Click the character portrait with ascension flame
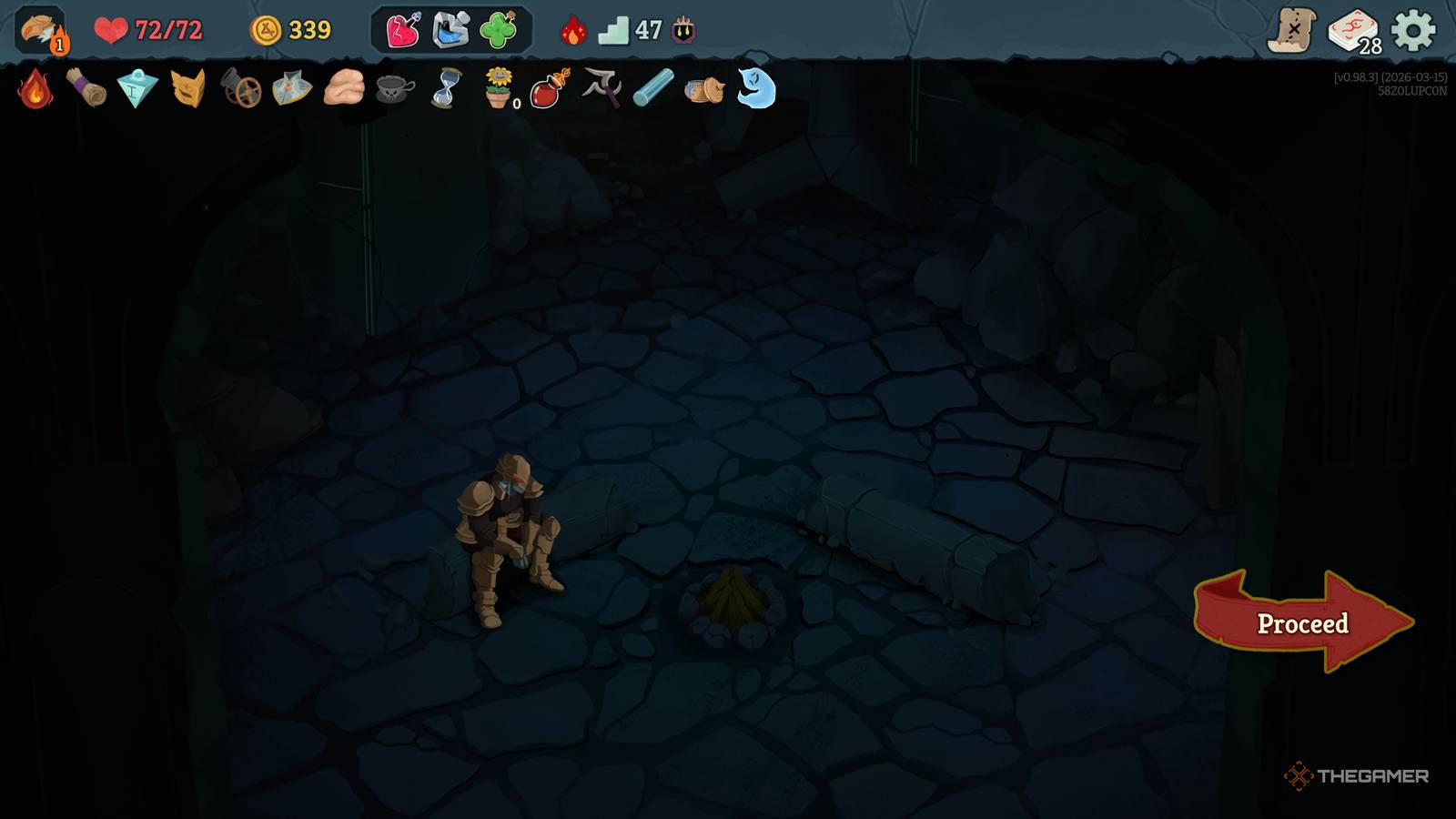The image size is (1456, 819). 41,30
